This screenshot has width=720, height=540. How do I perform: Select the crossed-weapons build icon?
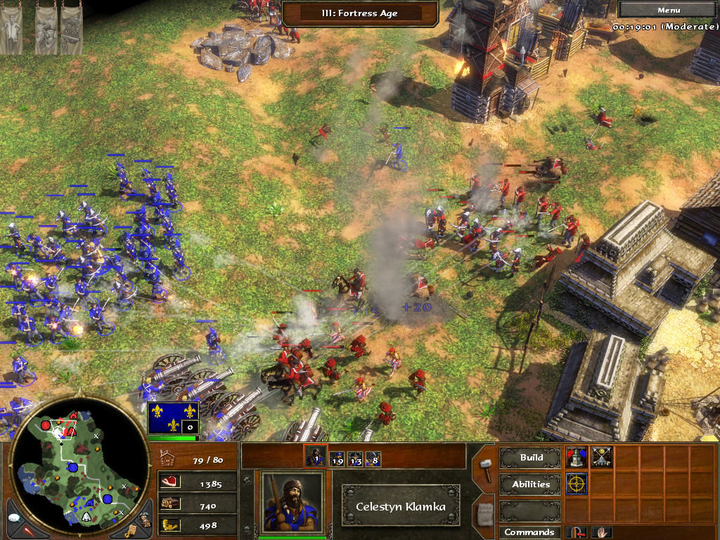click(601, 458)
